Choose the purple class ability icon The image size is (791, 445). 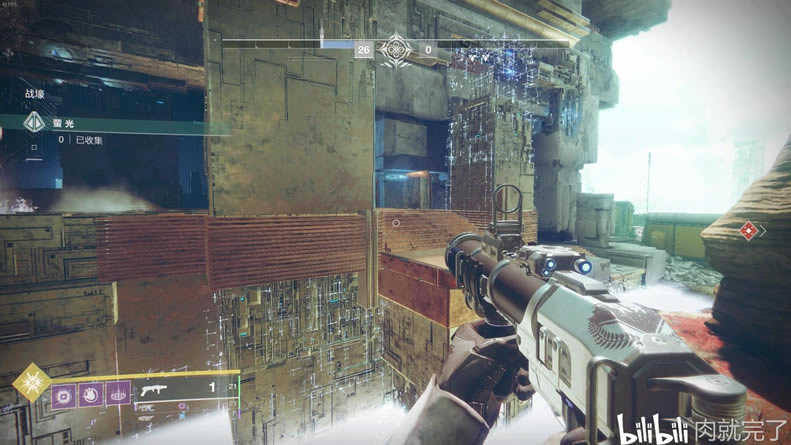(119, 394)
